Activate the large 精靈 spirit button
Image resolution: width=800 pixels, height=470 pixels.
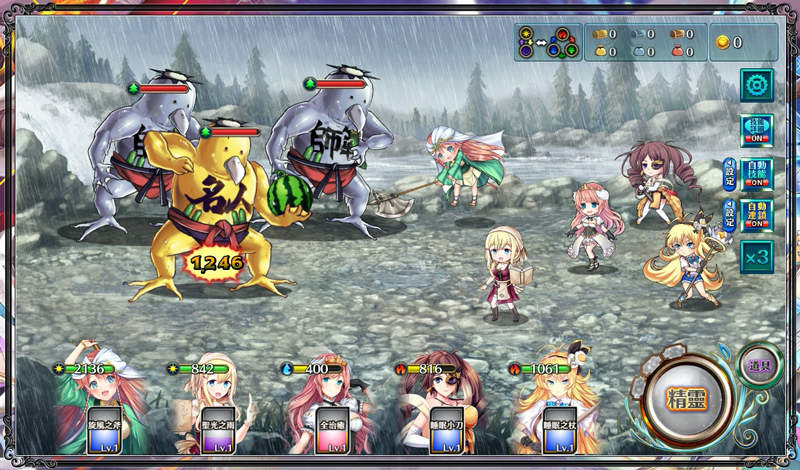point(688,397)
